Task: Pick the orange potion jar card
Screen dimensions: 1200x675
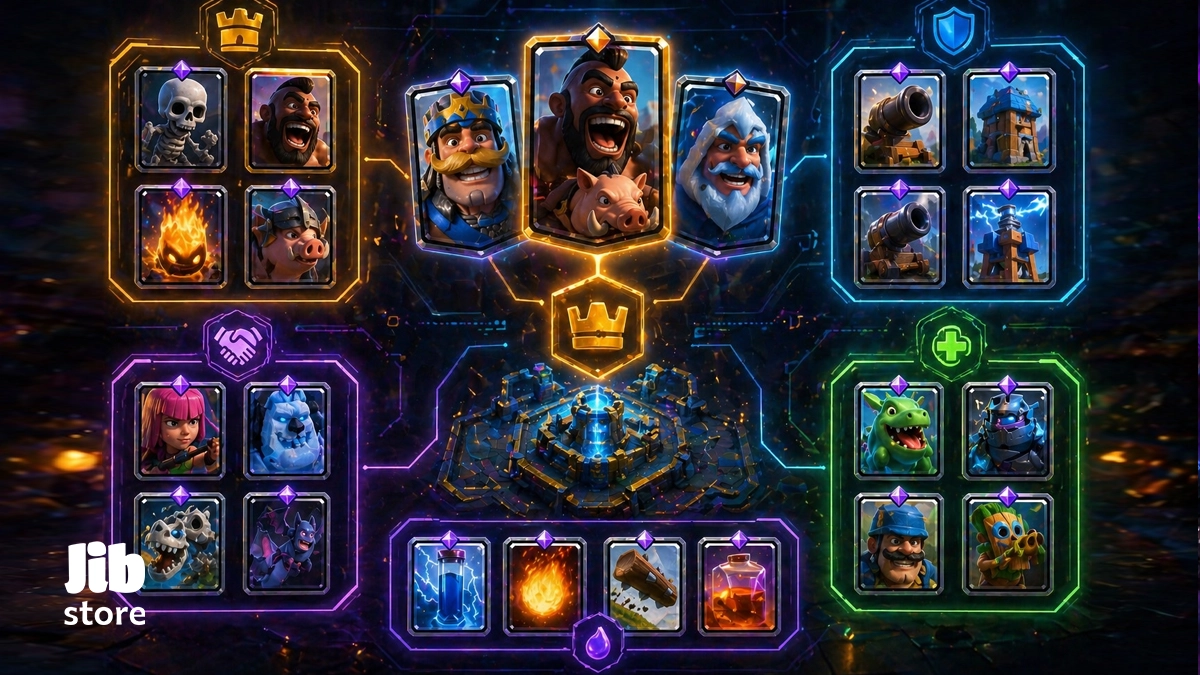Action: point(739,585)
